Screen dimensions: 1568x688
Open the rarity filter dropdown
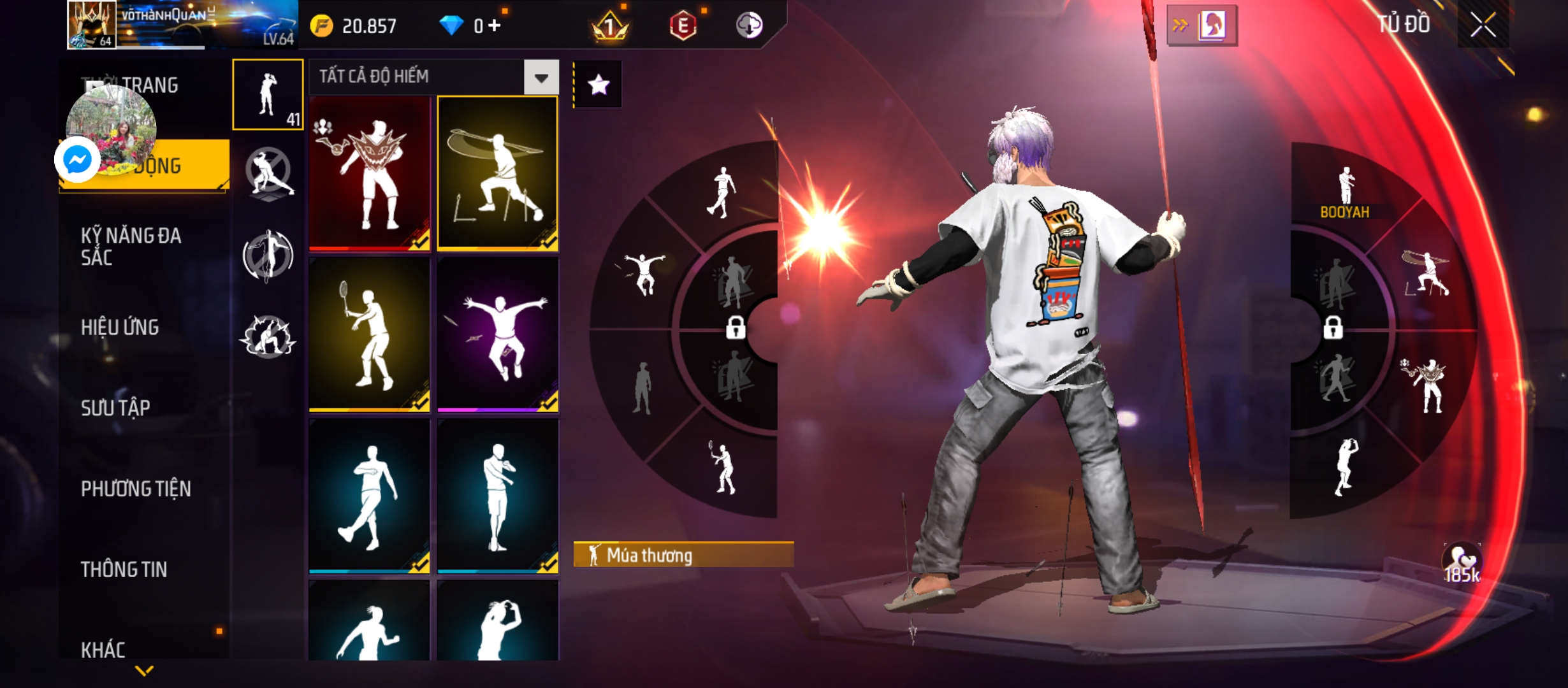[541, 78]
